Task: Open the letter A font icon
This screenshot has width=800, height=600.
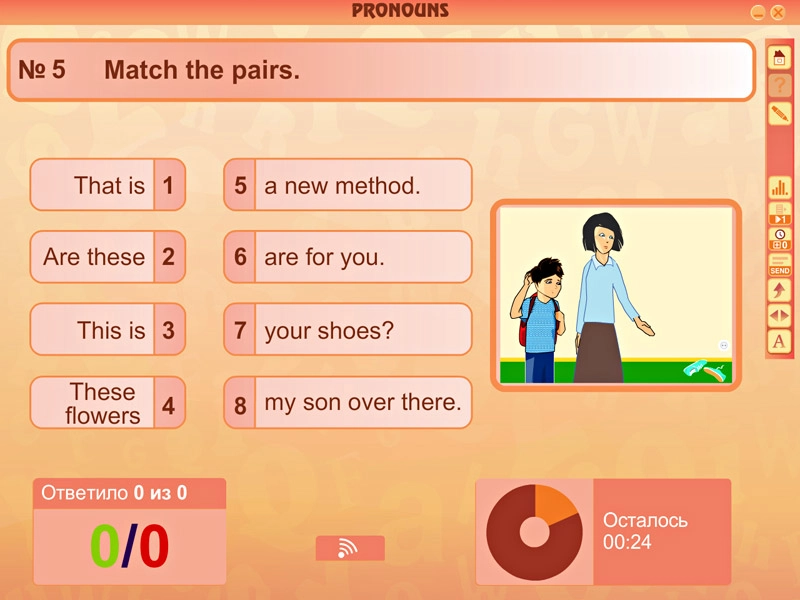Action: [x=779, y=342]
